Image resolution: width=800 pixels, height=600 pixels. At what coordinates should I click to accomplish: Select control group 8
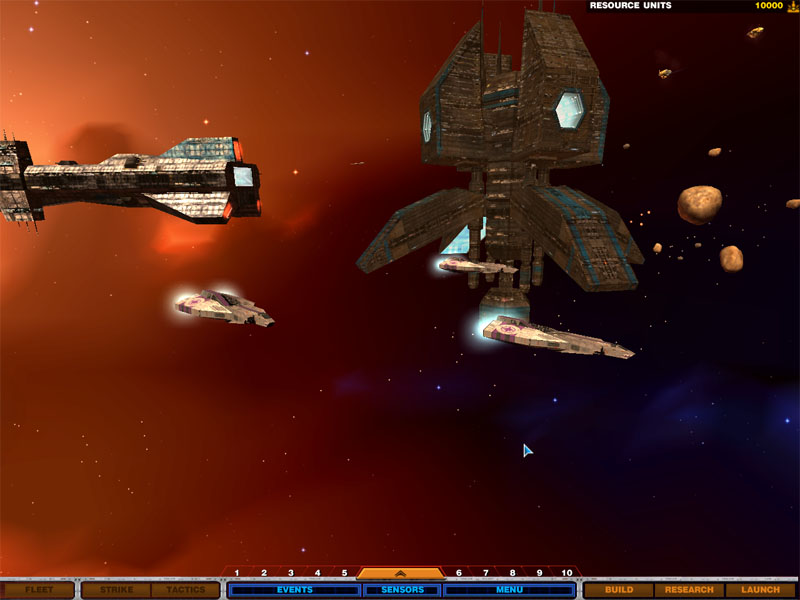tap(512, 573)
